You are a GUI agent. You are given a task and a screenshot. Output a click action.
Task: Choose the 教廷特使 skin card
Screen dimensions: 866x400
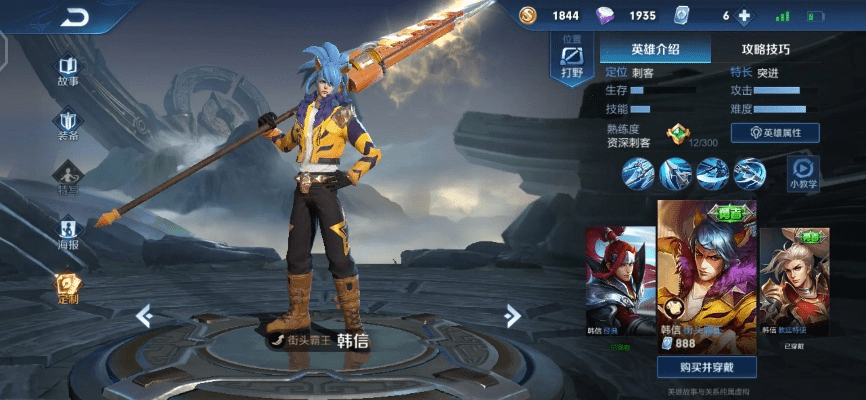pos(795,285)
